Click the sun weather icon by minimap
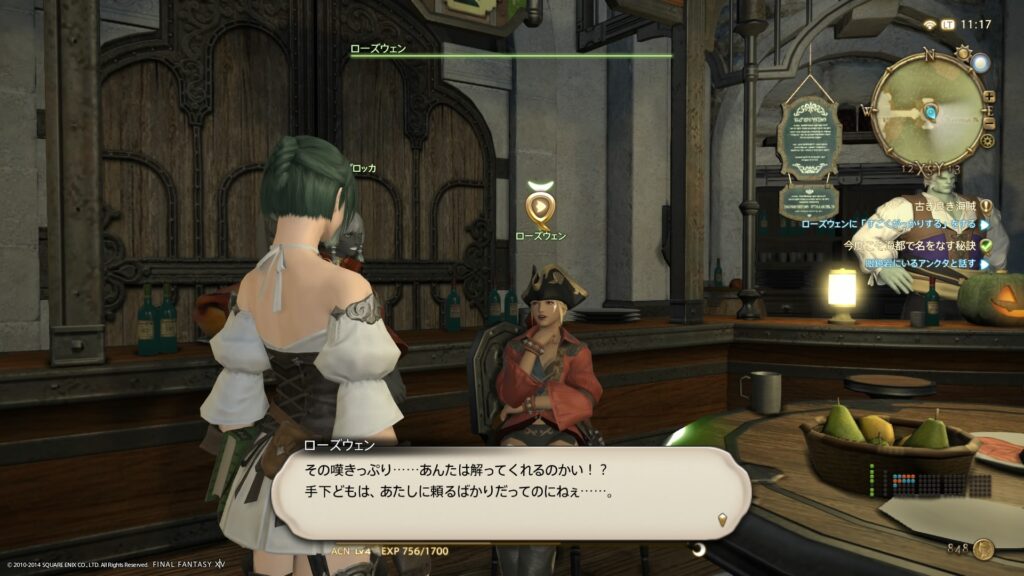 [963, 52]
